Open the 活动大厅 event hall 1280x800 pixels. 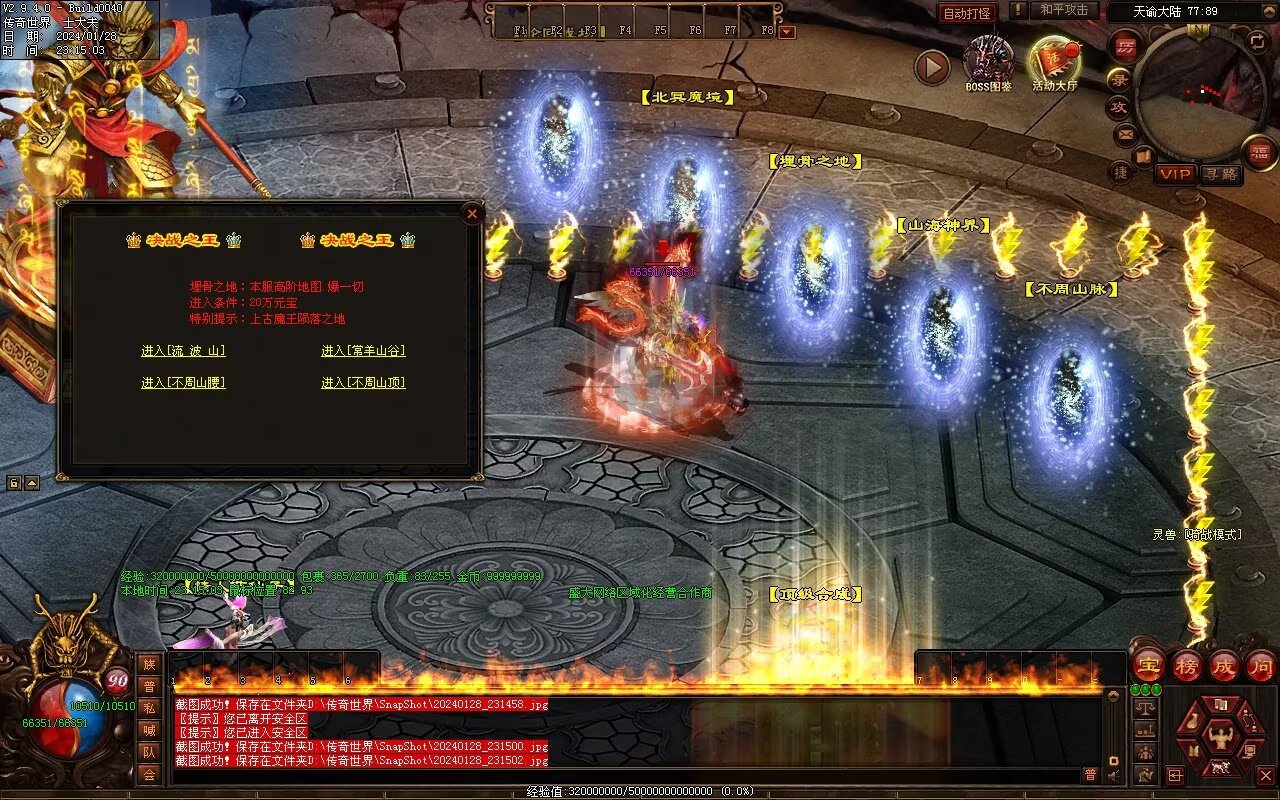coord(1054,62)
